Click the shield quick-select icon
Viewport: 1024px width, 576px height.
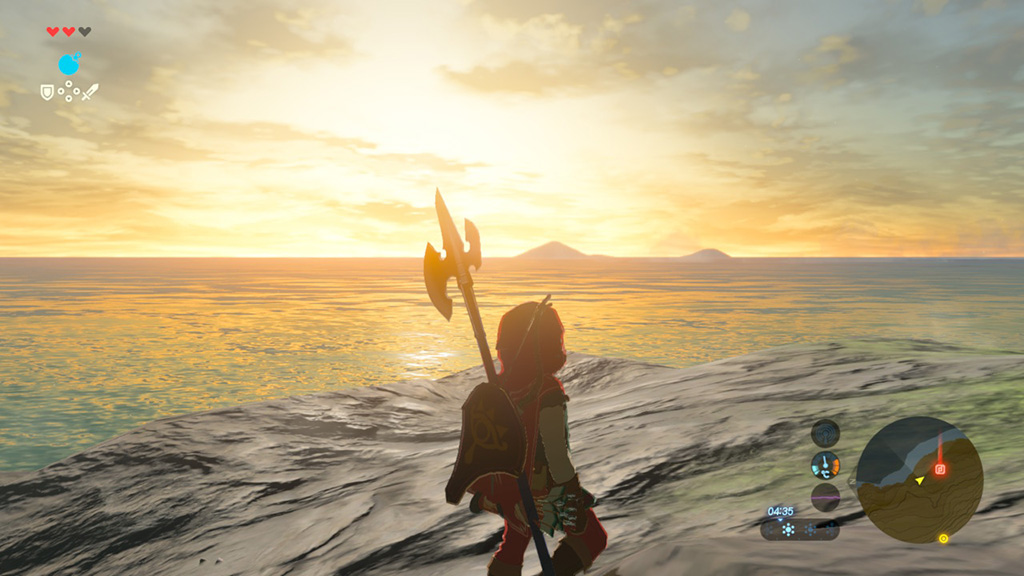point(46,92)
